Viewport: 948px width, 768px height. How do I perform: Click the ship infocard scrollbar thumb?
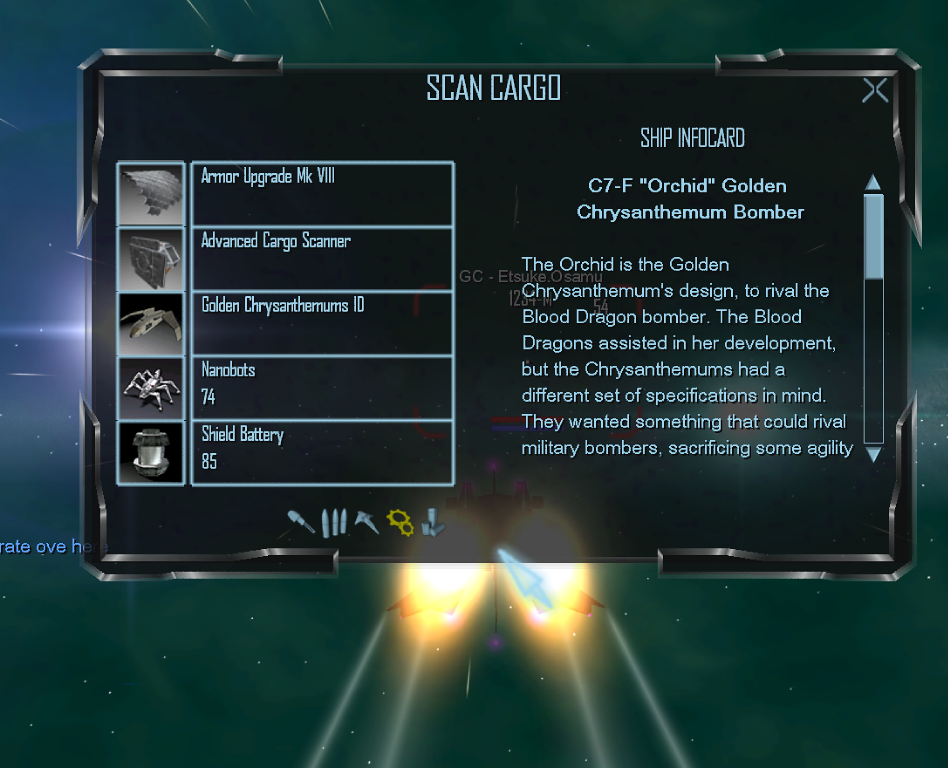[873, 236]
